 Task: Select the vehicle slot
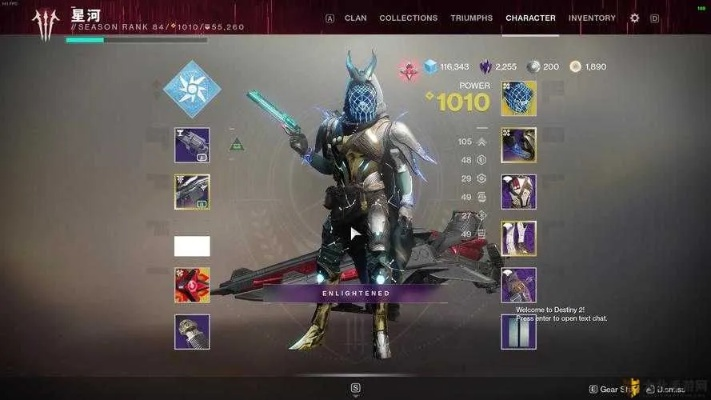tap(192, 331)
